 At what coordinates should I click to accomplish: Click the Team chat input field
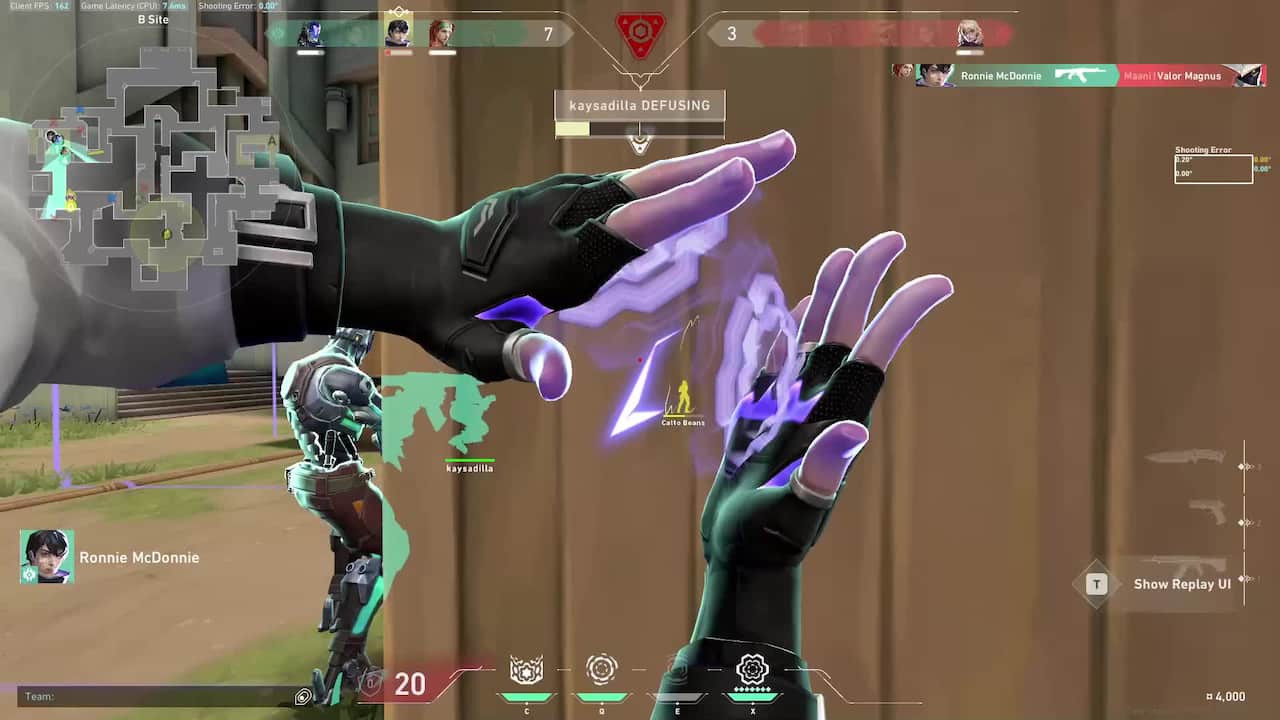(150, 697)
